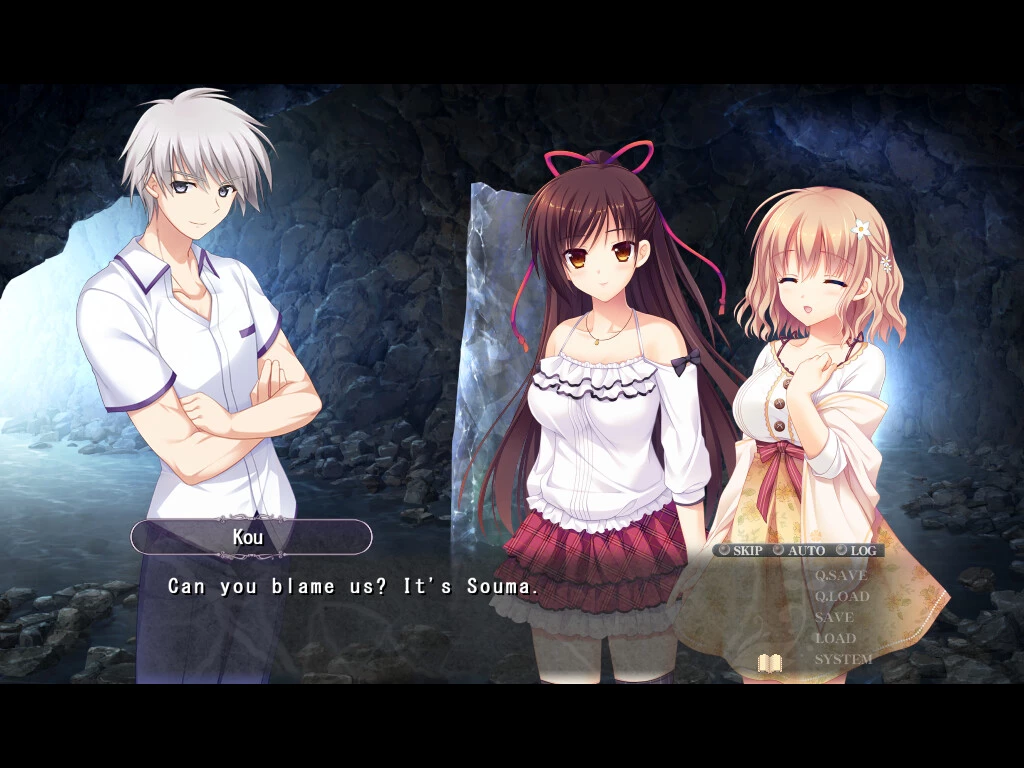The width and height of the screenshot is (1024, 768).
Task: Open the SAVE menu
Action: 834,617
